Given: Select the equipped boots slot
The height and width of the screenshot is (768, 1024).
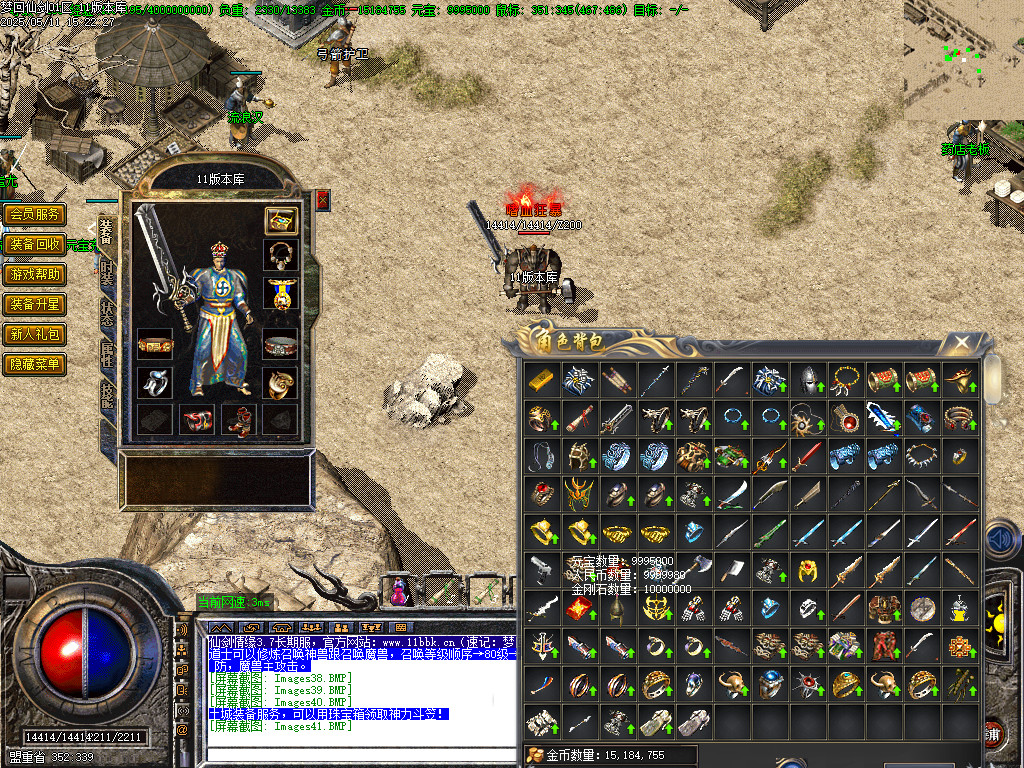Looking at the screenshot, I should tap(239, 419).
